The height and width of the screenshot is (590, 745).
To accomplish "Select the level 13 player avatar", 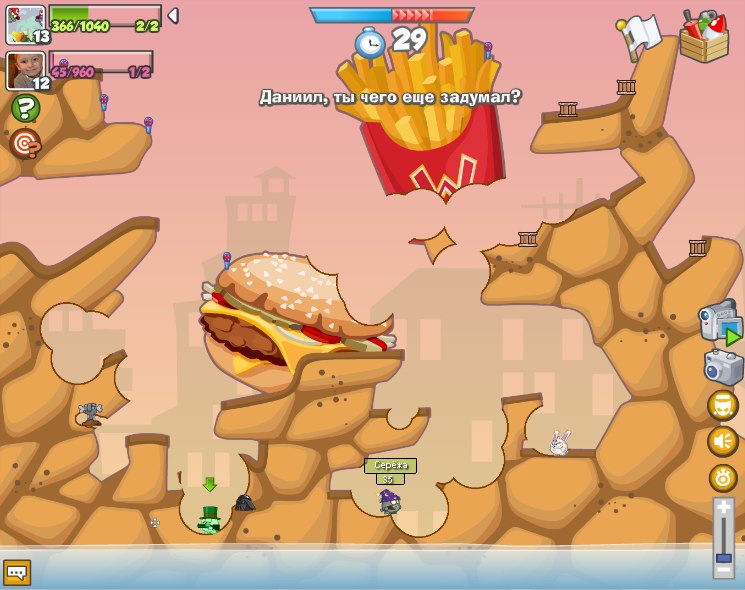I will tap(25, 24).
